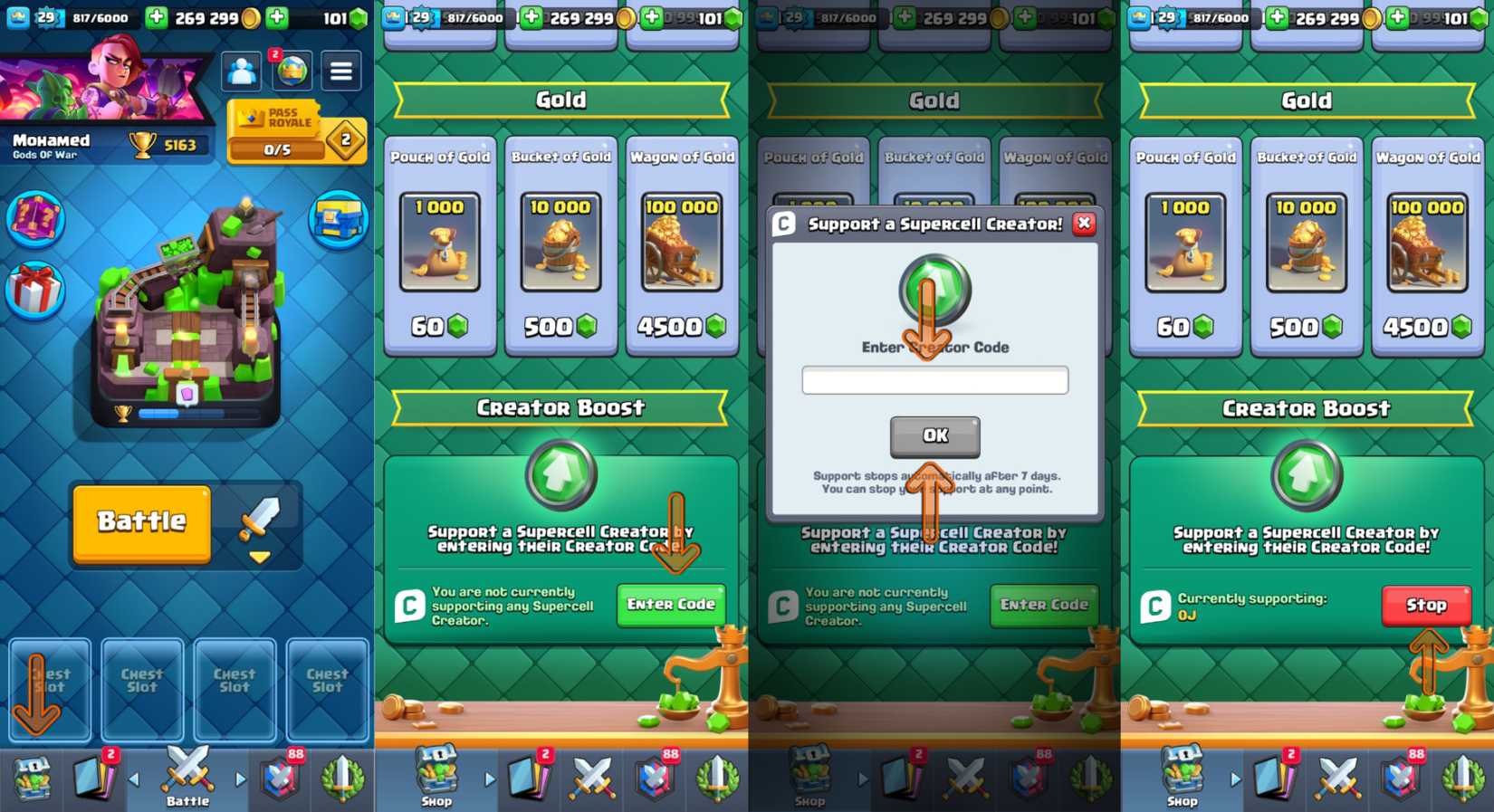Tap Enter Code under Creator Boost
Viewport: 1494px width, 812px height.
(671, 605)
